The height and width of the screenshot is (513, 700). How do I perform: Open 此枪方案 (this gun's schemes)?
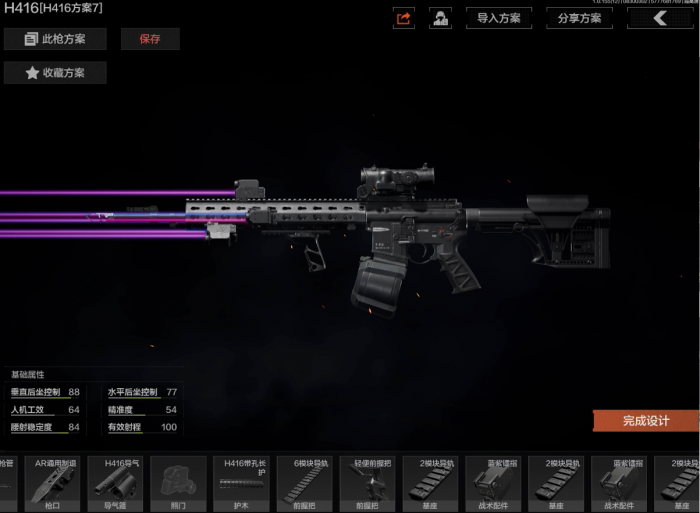tap(55, 39)
